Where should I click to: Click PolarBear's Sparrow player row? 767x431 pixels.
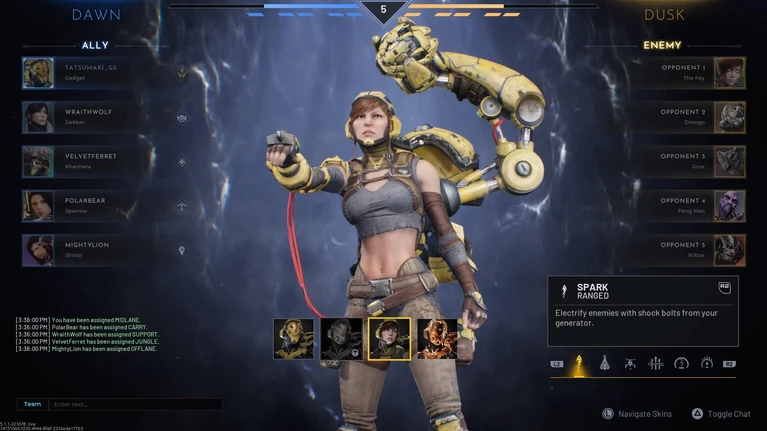(95, 205)
